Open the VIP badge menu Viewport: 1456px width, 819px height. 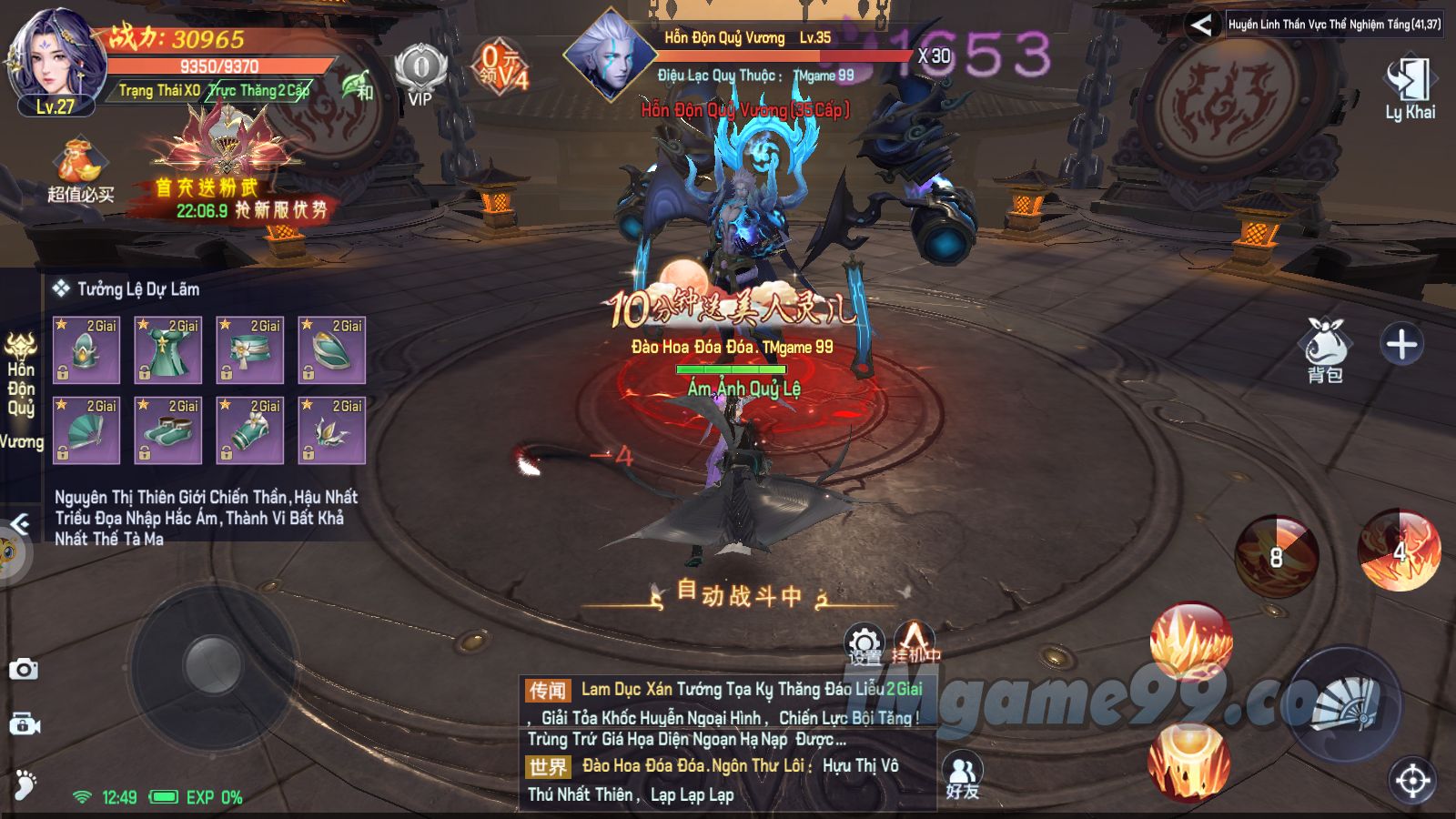(420, 74)
